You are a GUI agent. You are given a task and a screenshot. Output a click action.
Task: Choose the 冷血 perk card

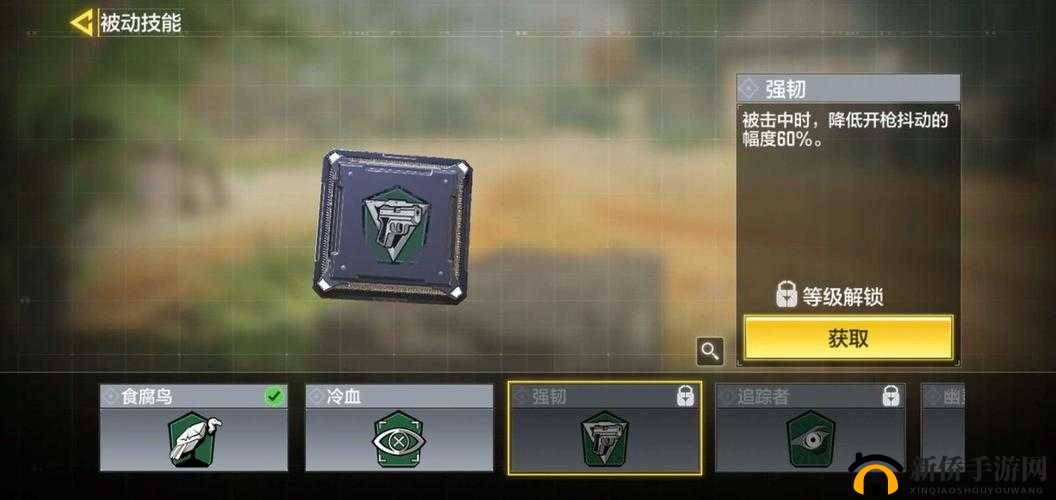[x=399, y=427]
